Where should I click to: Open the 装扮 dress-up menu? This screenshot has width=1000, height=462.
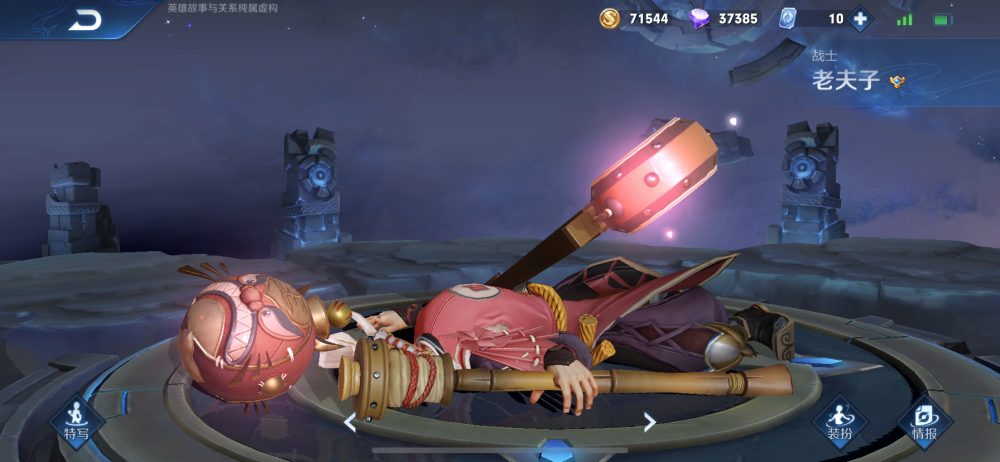[838, 420]
